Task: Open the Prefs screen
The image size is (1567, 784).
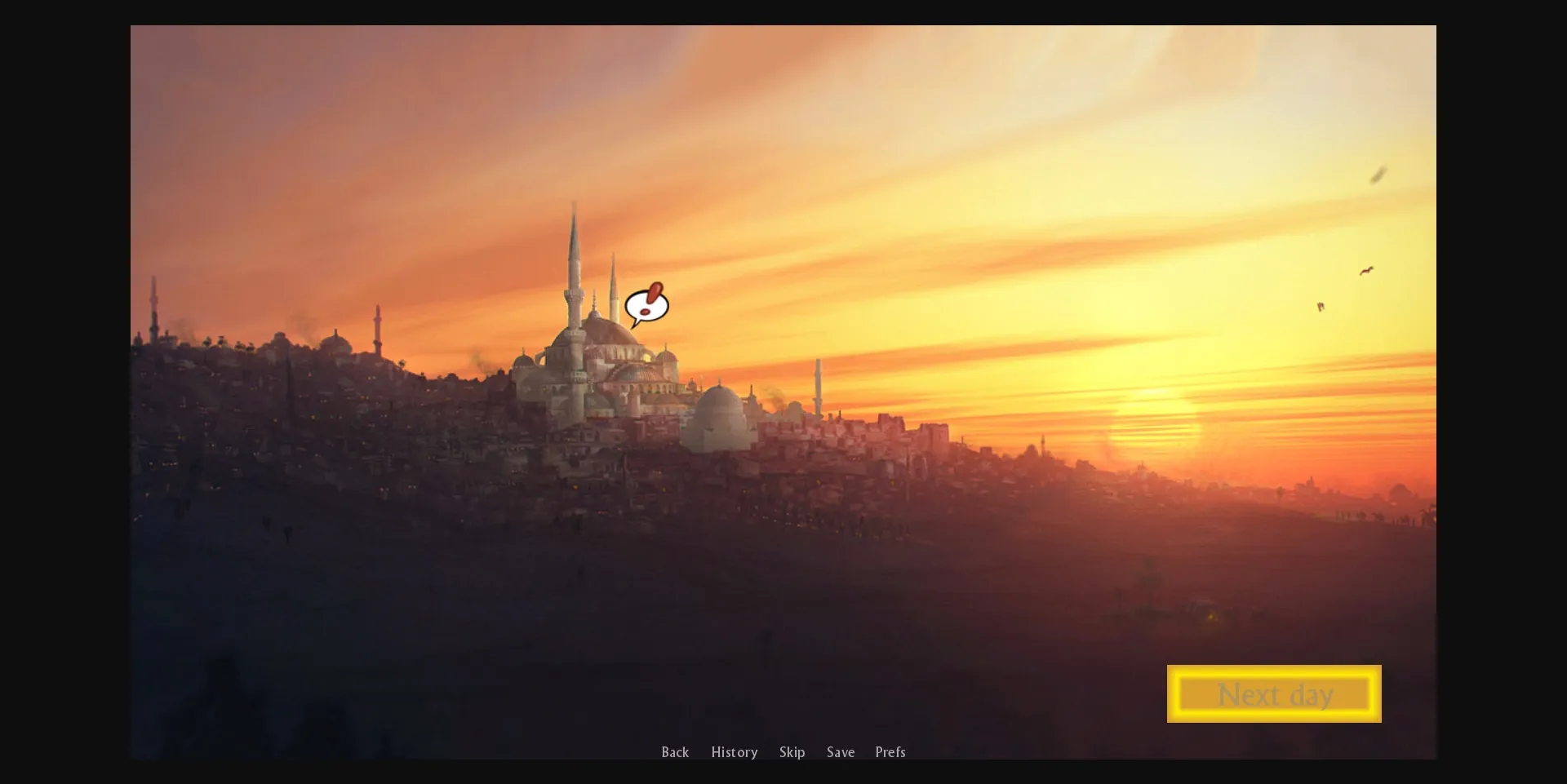Action: coord(890,752)
